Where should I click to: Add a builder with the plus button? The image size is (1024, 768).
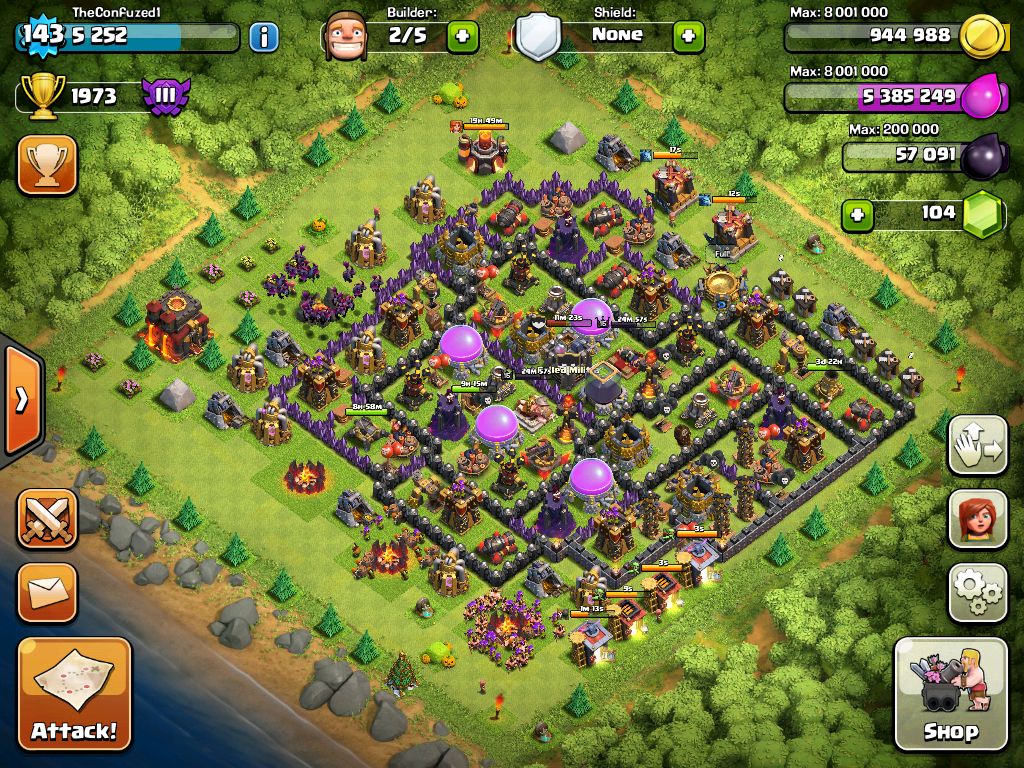[462, 38]
